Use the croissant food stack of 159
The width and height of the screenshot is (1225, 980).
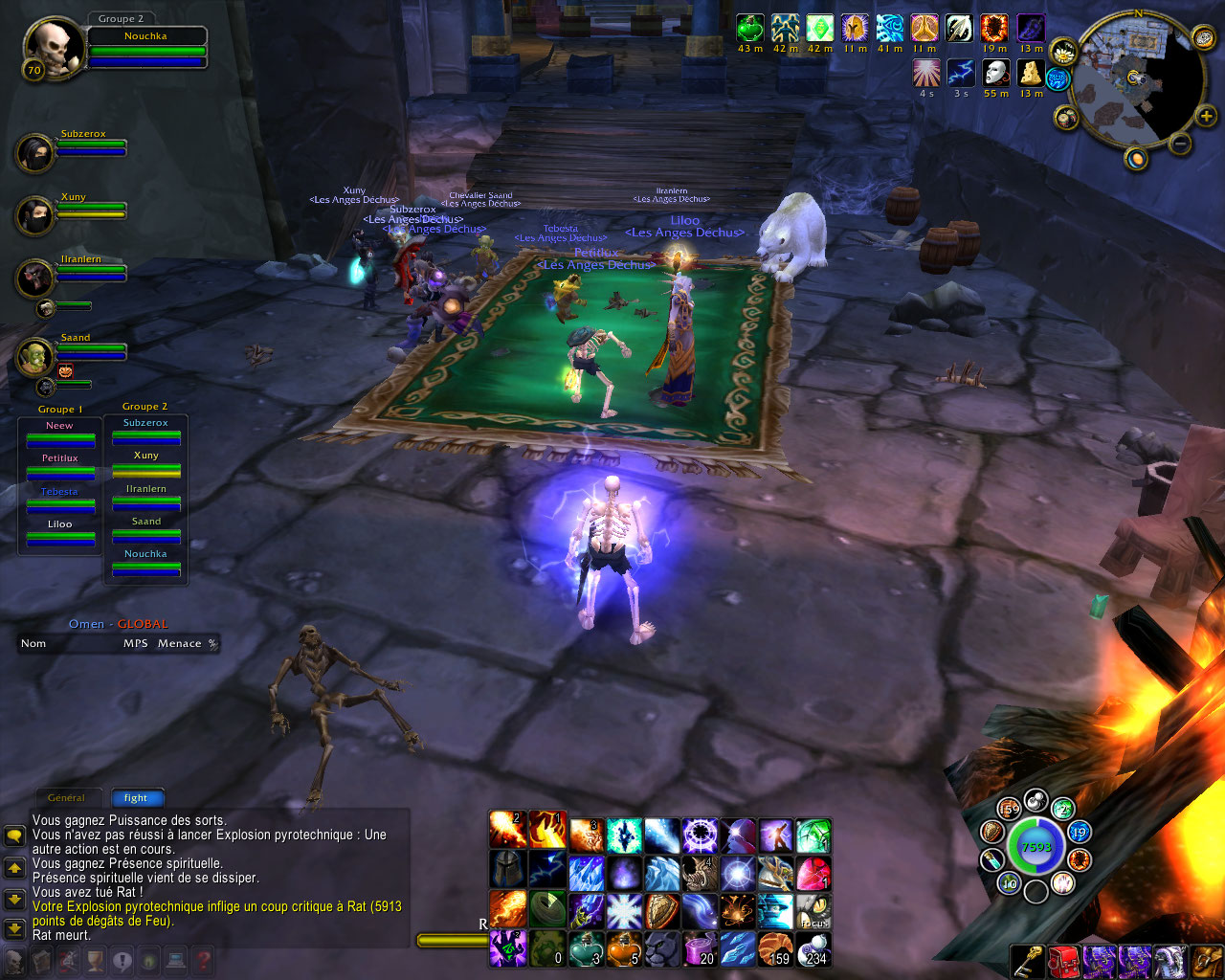776,947
